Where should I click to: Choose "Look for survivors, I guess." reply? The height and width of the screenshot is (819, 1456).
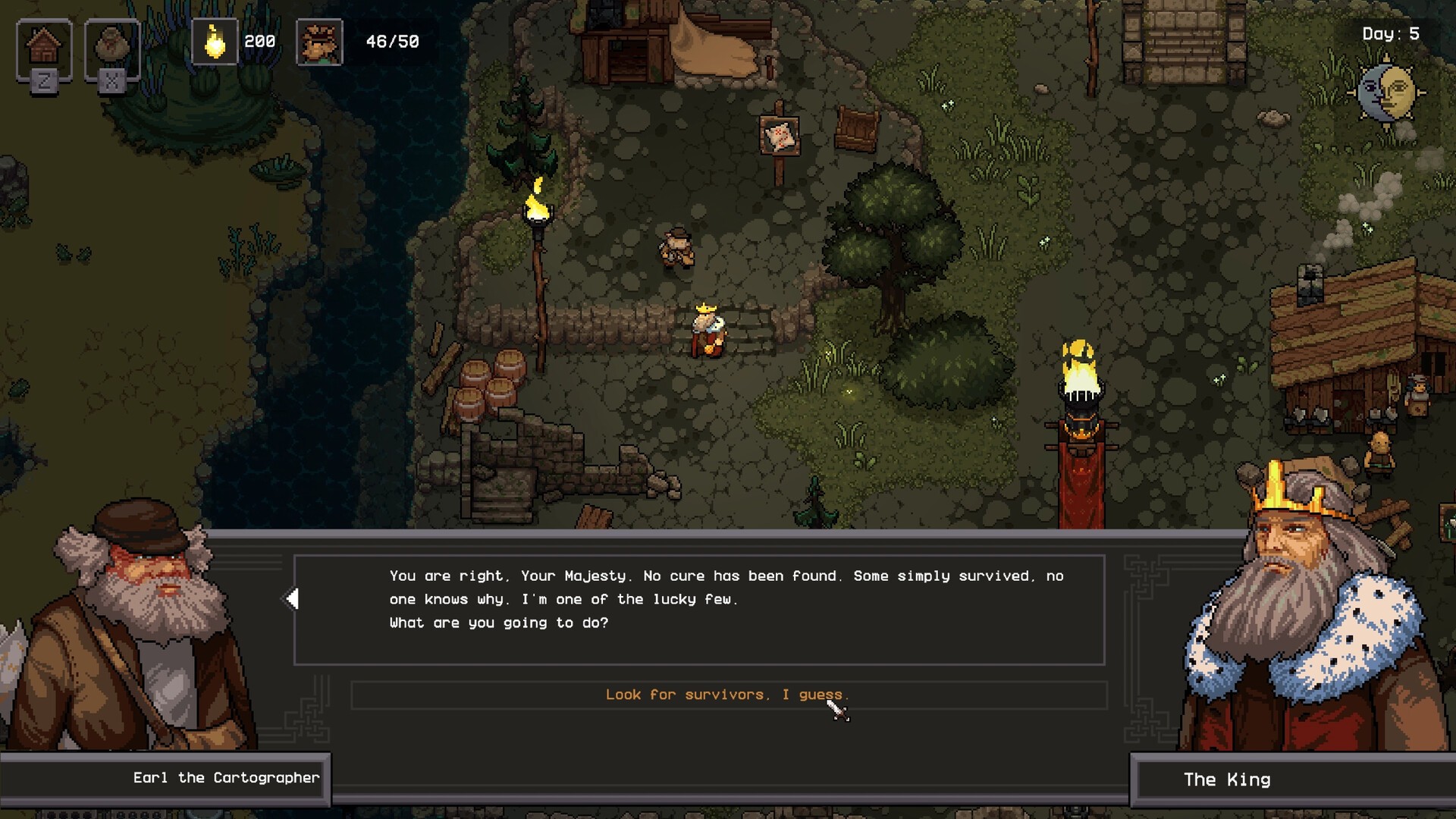click(x=727, y=695)
